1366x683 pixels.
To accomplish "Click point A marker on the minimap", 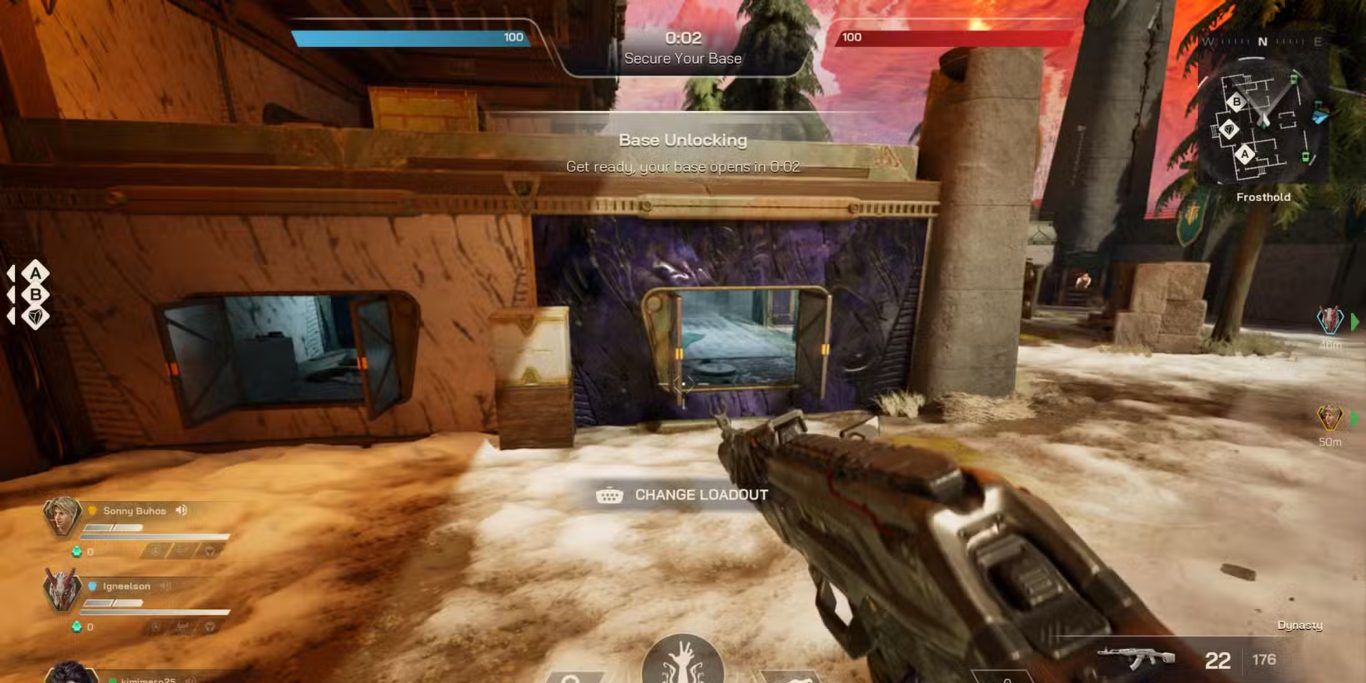I will 1245,154.
